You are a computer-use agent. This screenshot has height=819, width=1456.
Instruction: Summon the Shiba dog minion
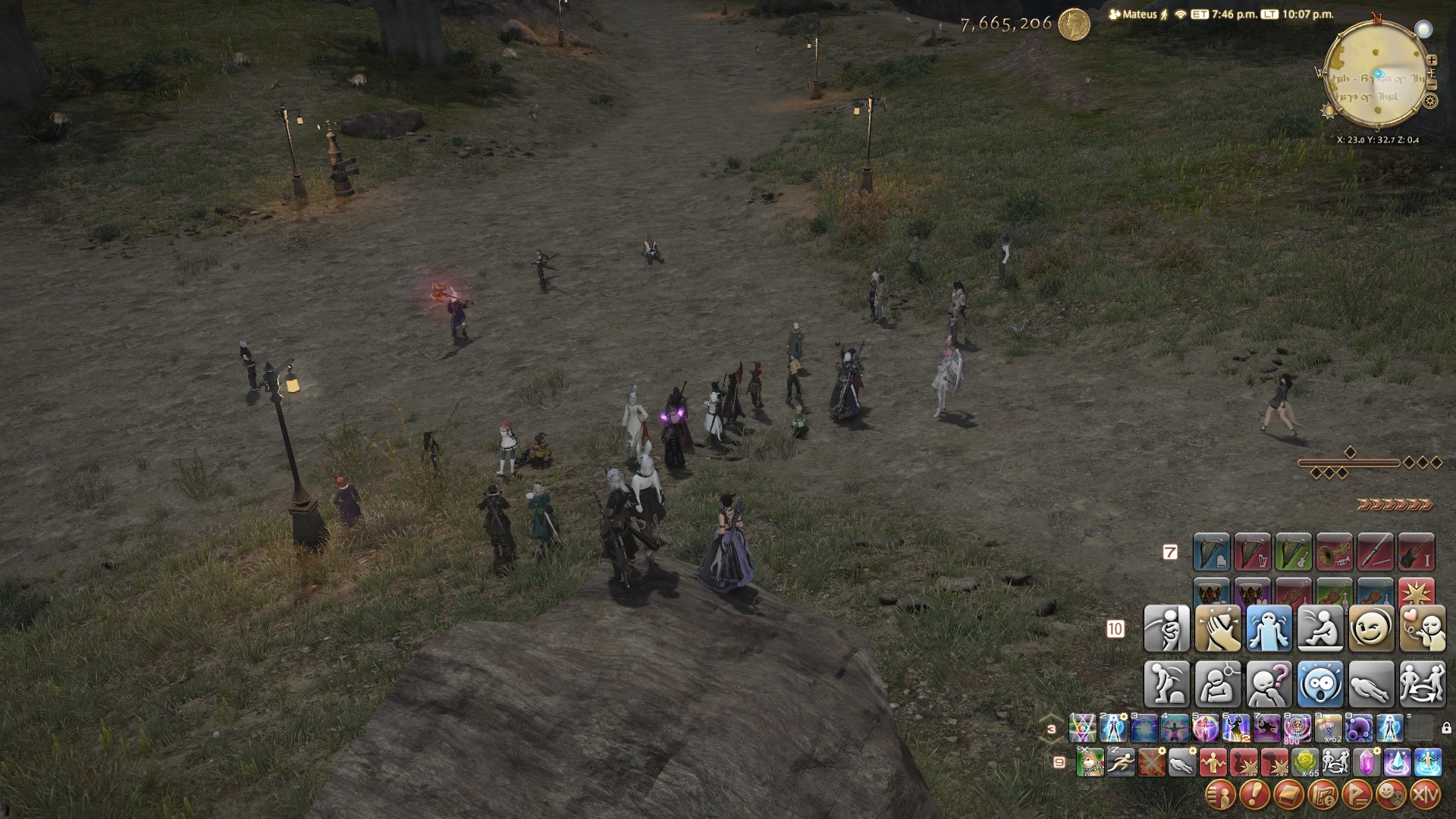coord(1090,762)
